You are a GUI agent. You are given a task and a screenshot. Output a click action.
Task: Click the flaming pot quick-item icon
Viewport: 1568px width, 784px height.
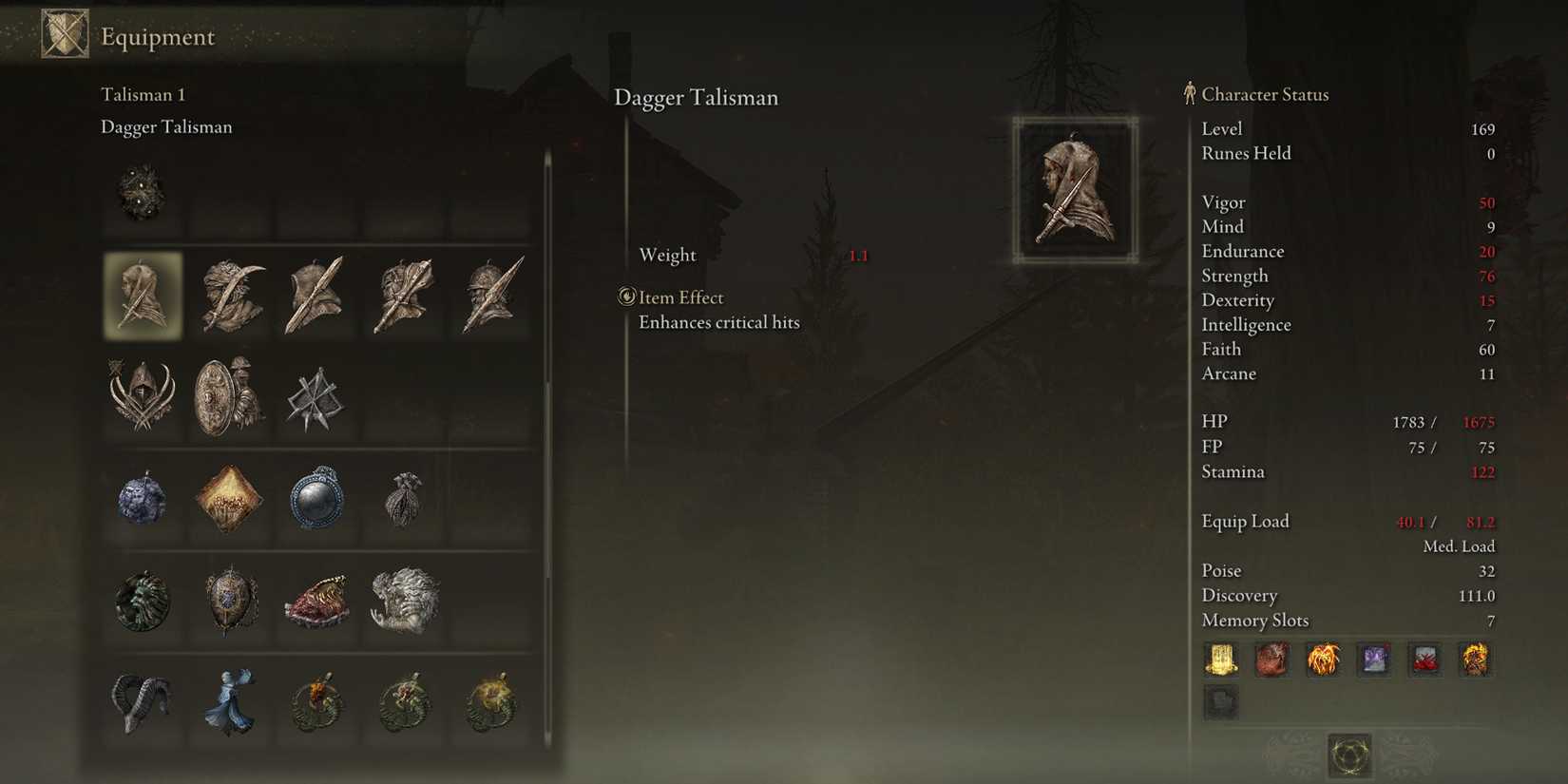click(1324, 659)
